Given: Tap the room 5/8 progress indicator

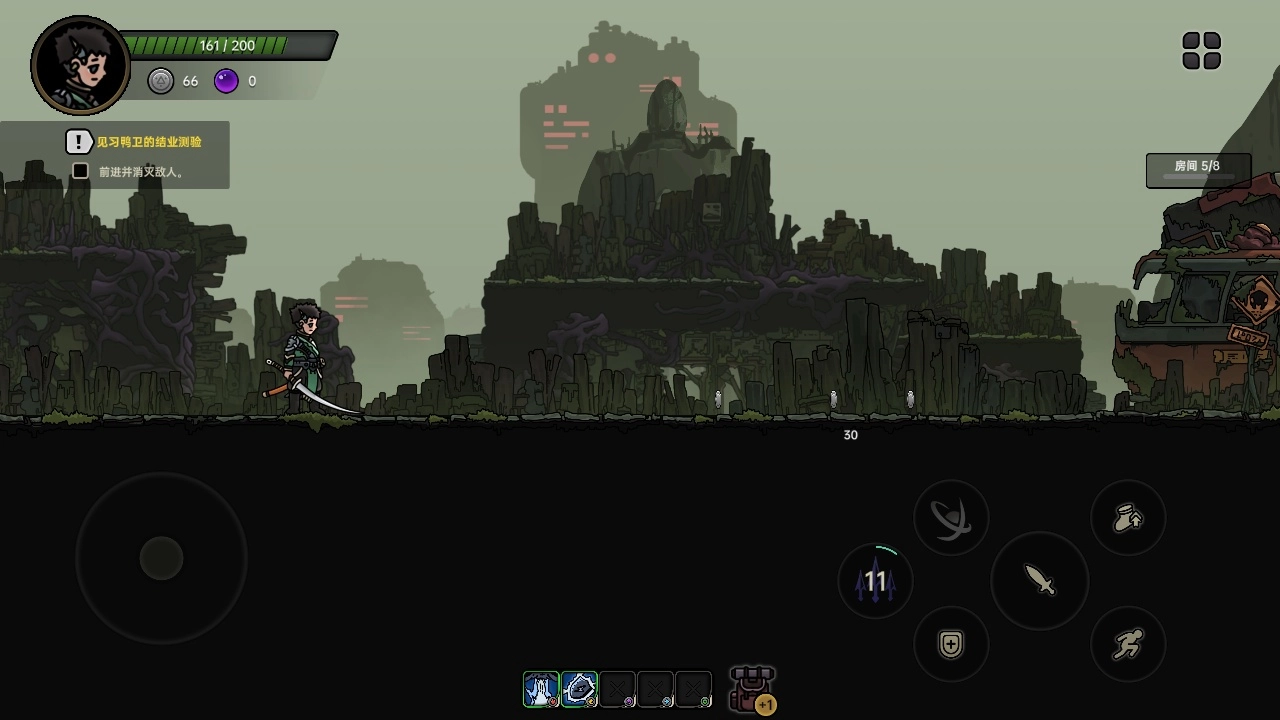Looking at the screenshot, I should 1198,170.
